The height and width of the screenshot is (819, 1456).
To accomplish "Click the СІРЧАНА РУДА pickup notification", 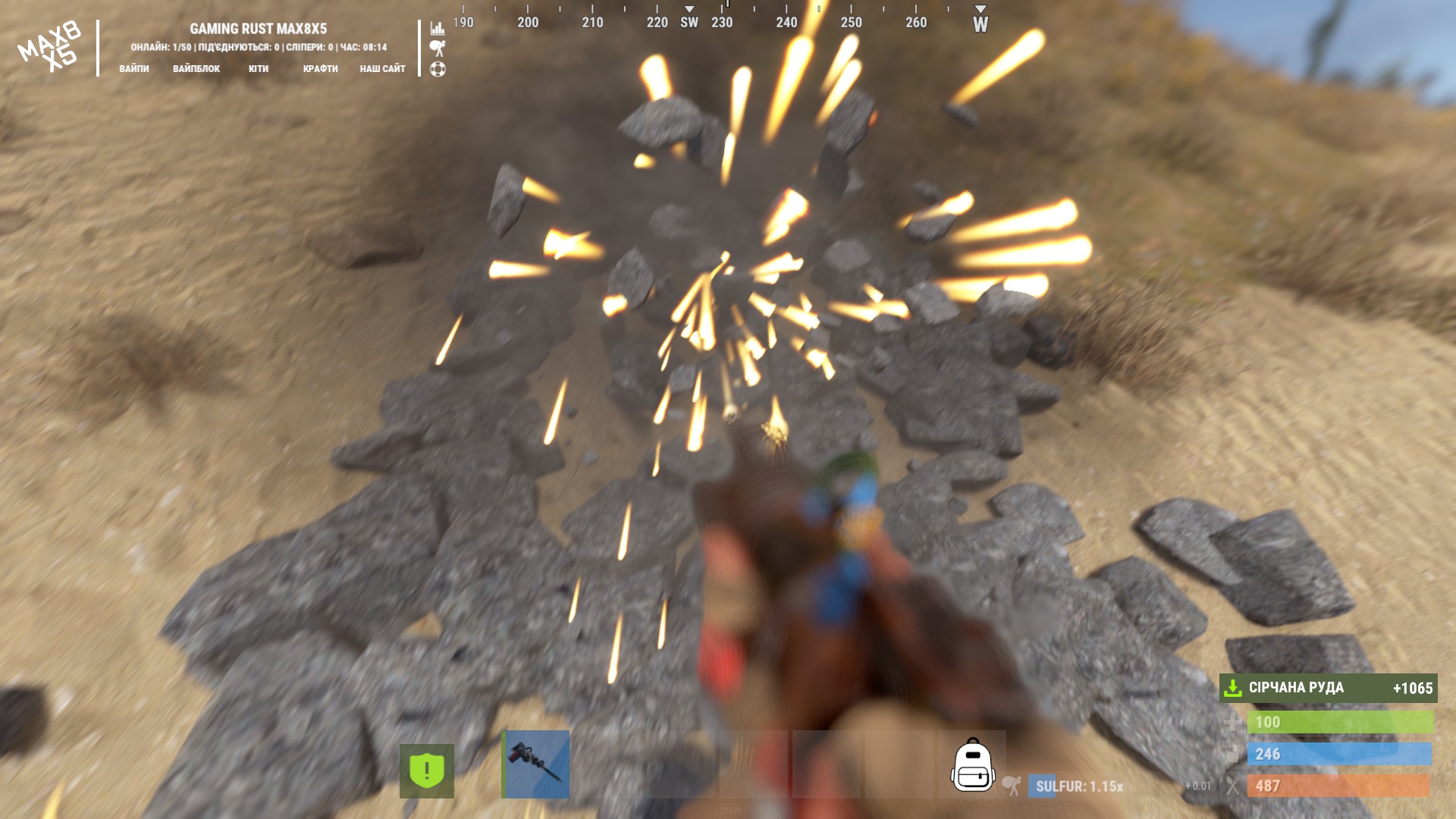I will 1328,688.
